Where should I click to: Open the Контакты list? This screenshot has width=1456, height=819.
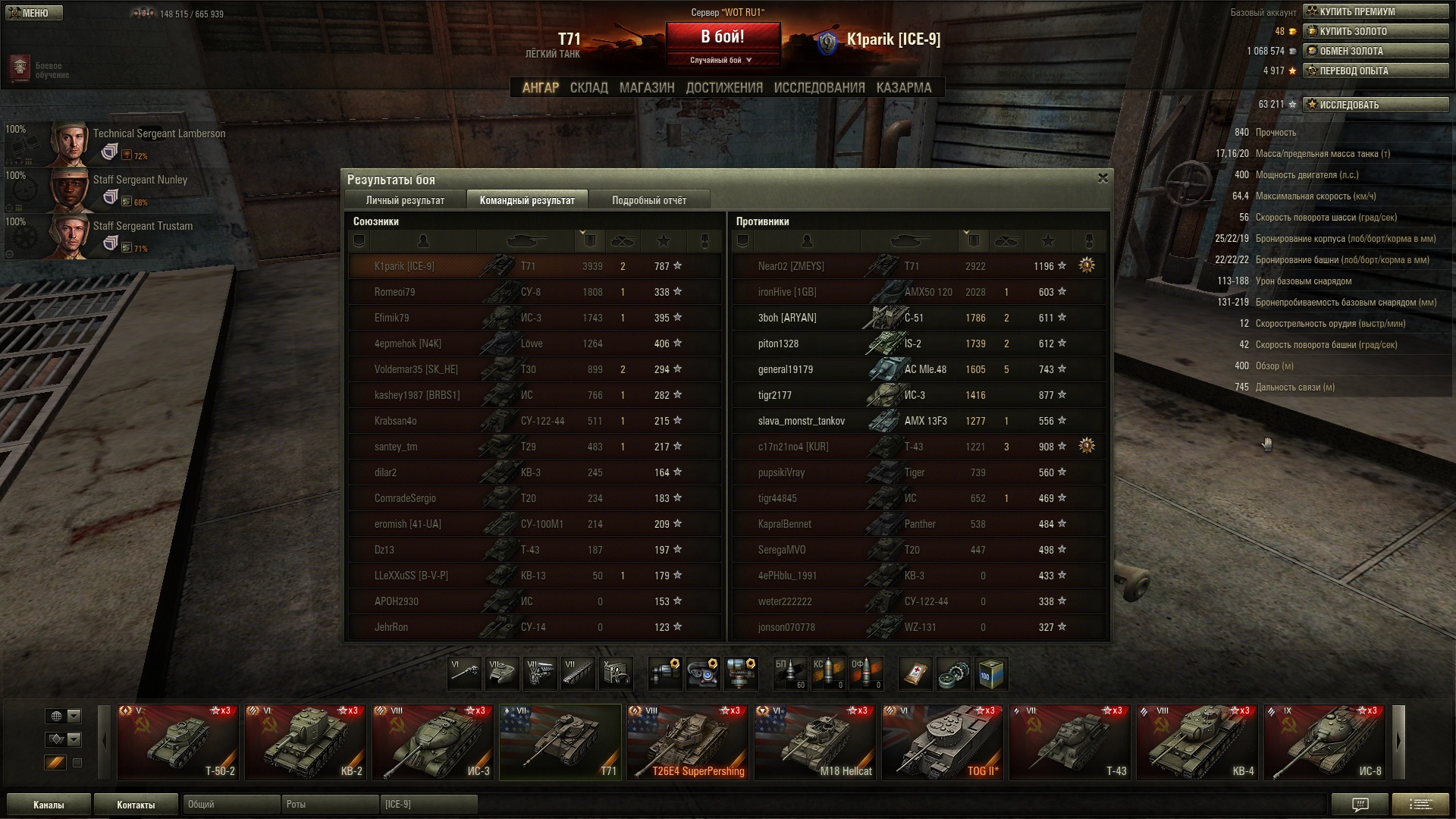point(136,805)
